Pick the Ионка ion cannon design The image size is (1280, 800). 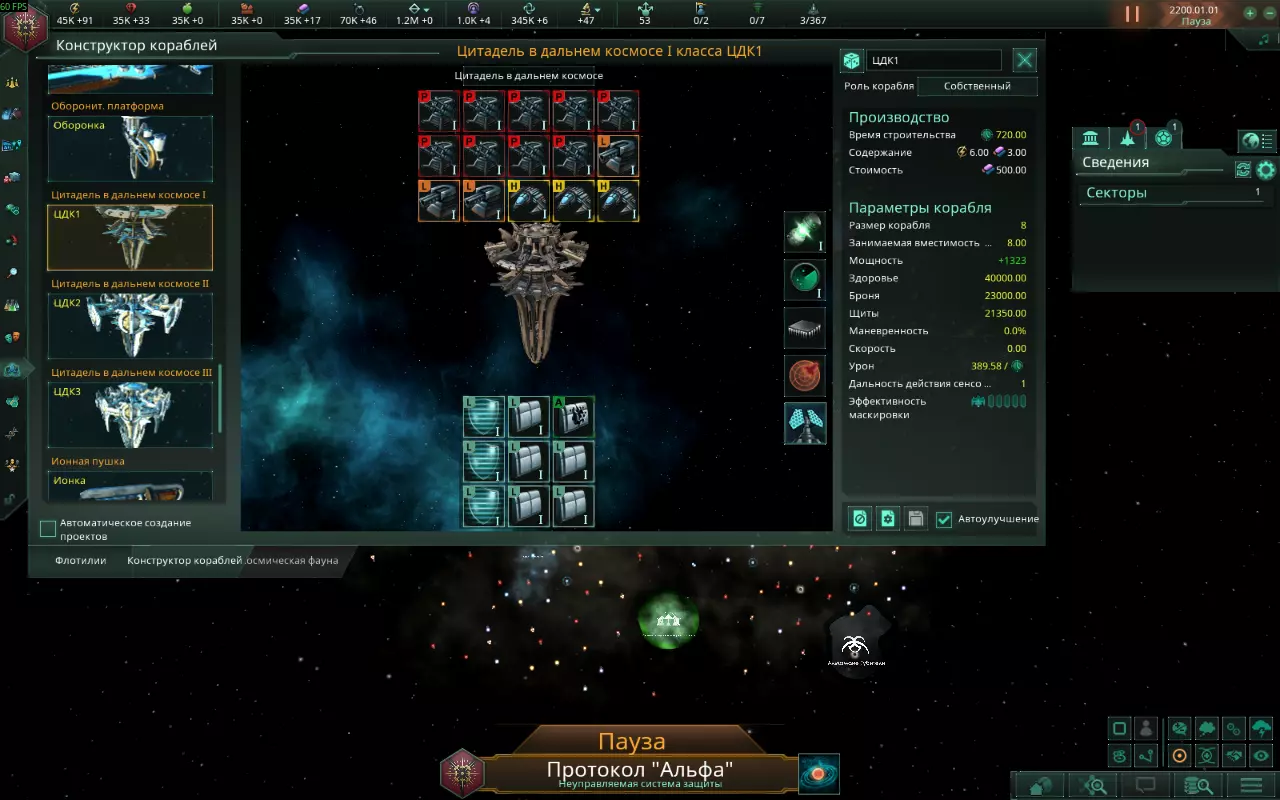coord(130,486)
